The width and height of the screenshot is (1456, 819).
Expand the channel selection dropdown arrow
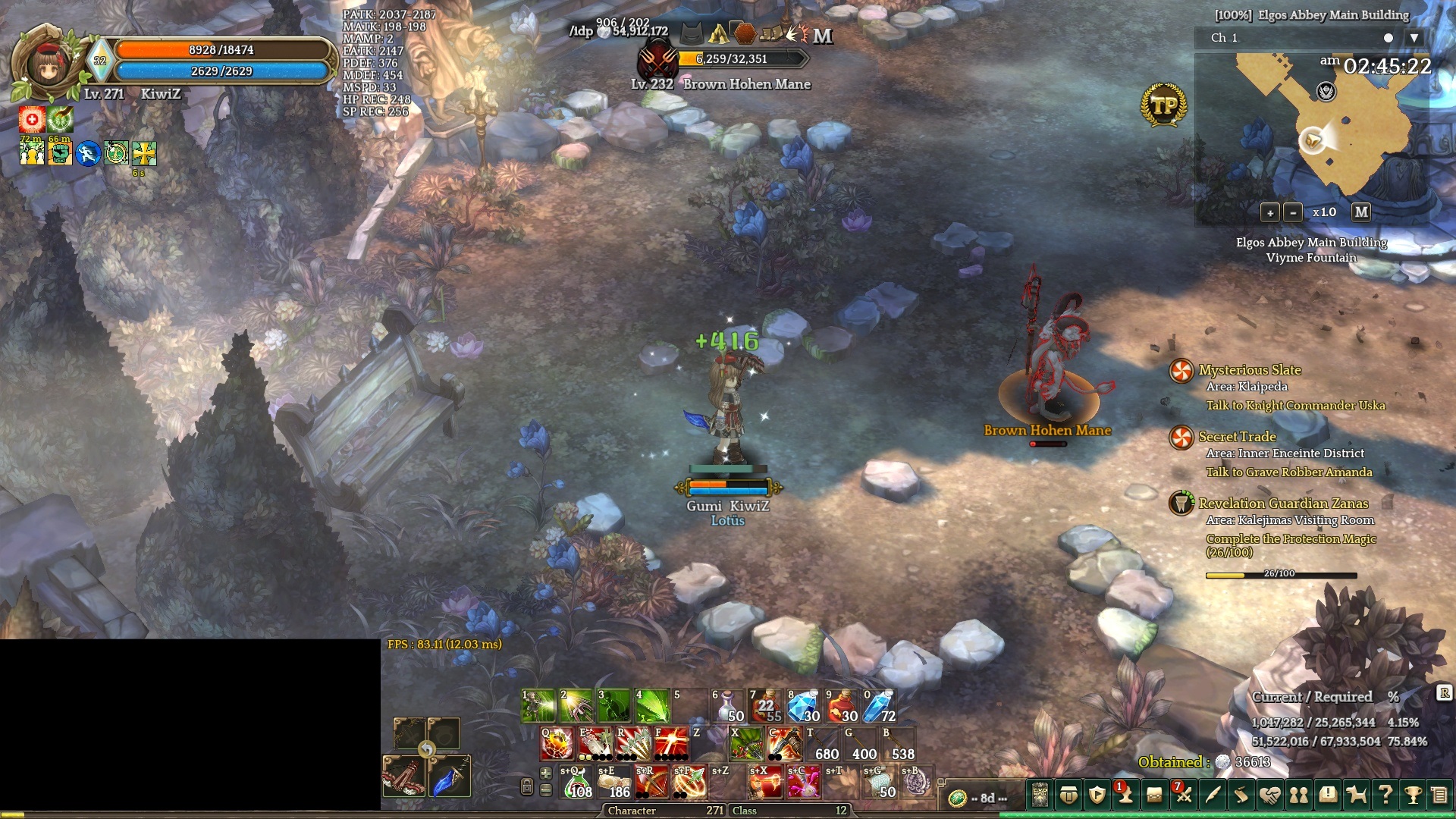(x=1414, y=38)
